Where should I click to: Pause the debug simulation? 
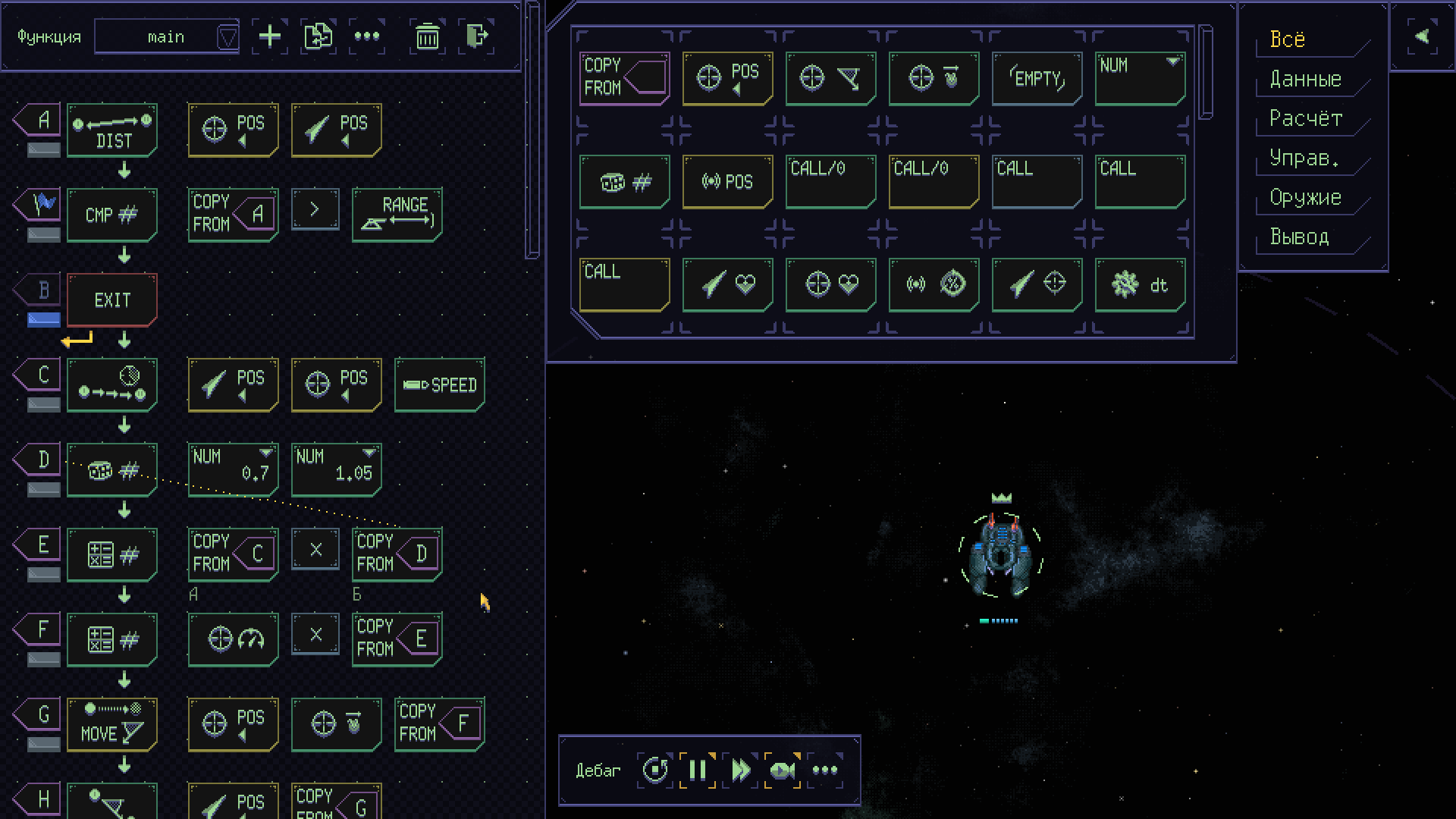(698, 770)
